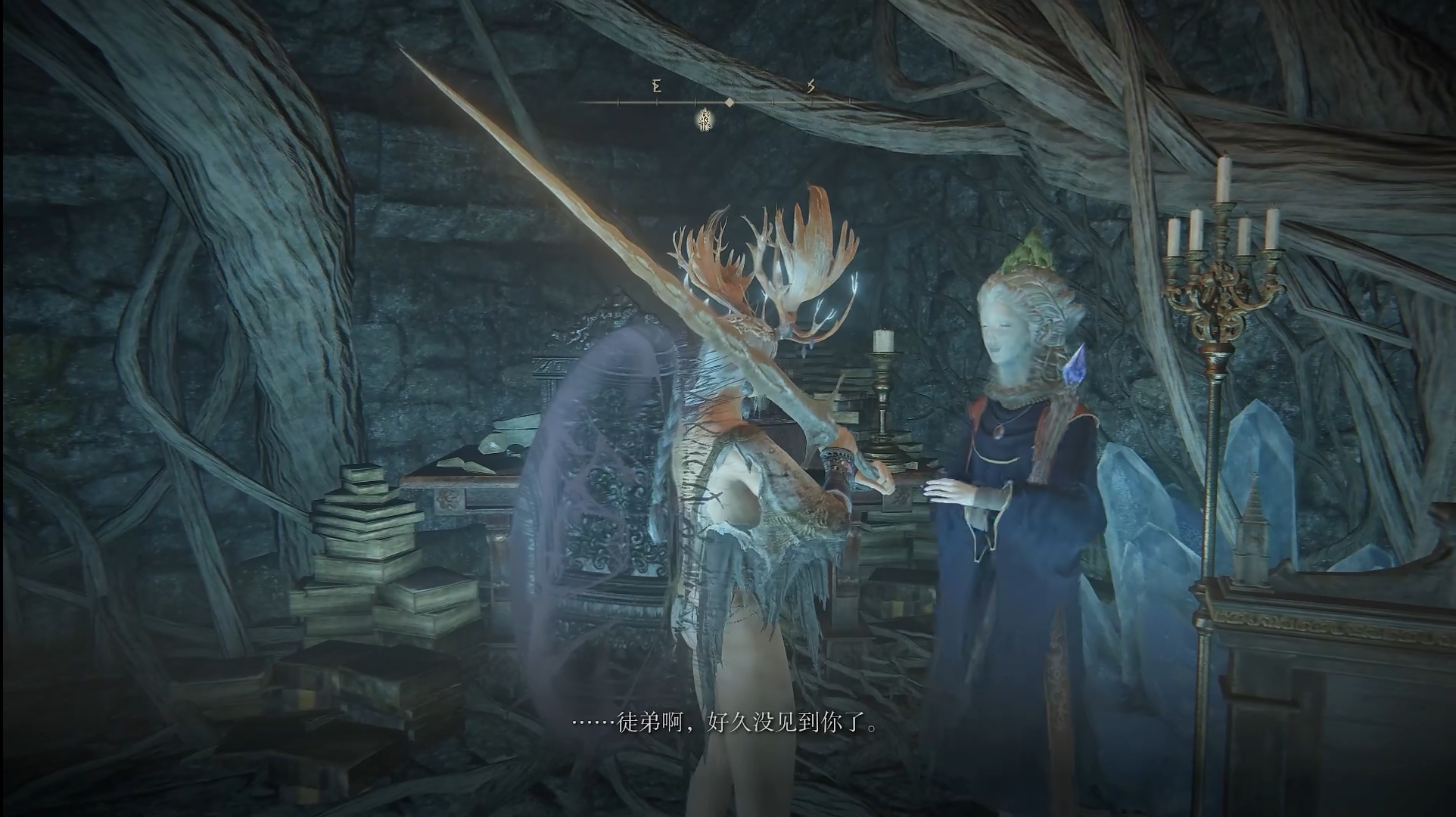The height and width of the screenshot is (817, 1456).
Task: Click the glowing marker icon under the compass
Action: [705, 119]
